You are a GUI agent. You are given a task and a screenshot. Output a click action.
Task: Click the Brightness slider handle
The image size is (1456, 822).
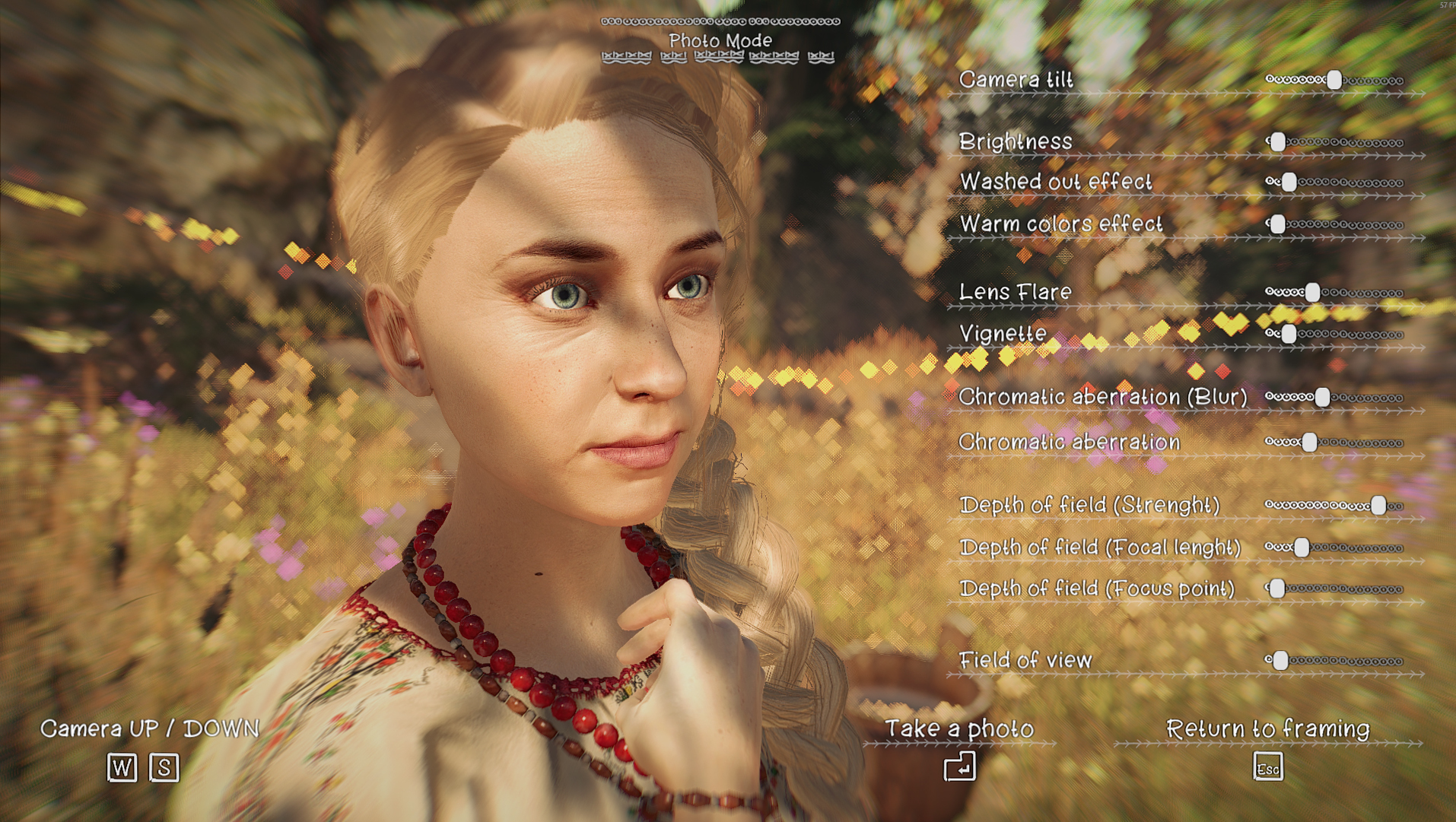(1278, 142)
